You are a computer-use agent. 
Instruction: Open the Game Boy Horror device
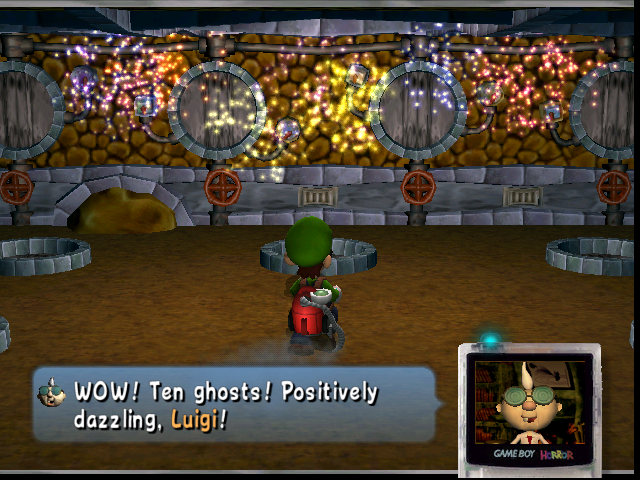pyautogui.click(x=529, y=407)
